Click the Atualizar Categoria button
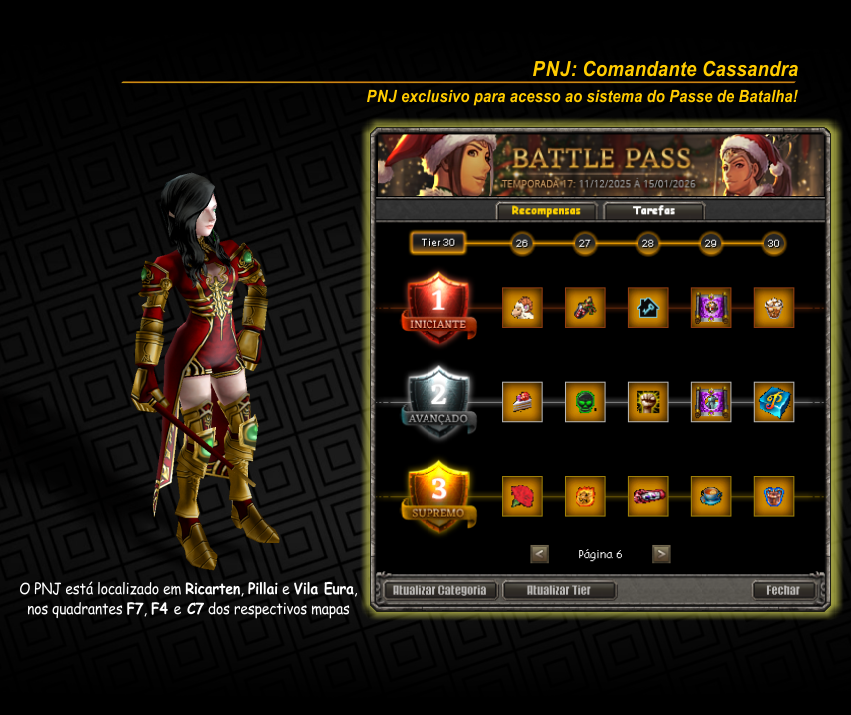Image resolution: width=851 pixels, height=715 pixels. (x=439, y=590)
